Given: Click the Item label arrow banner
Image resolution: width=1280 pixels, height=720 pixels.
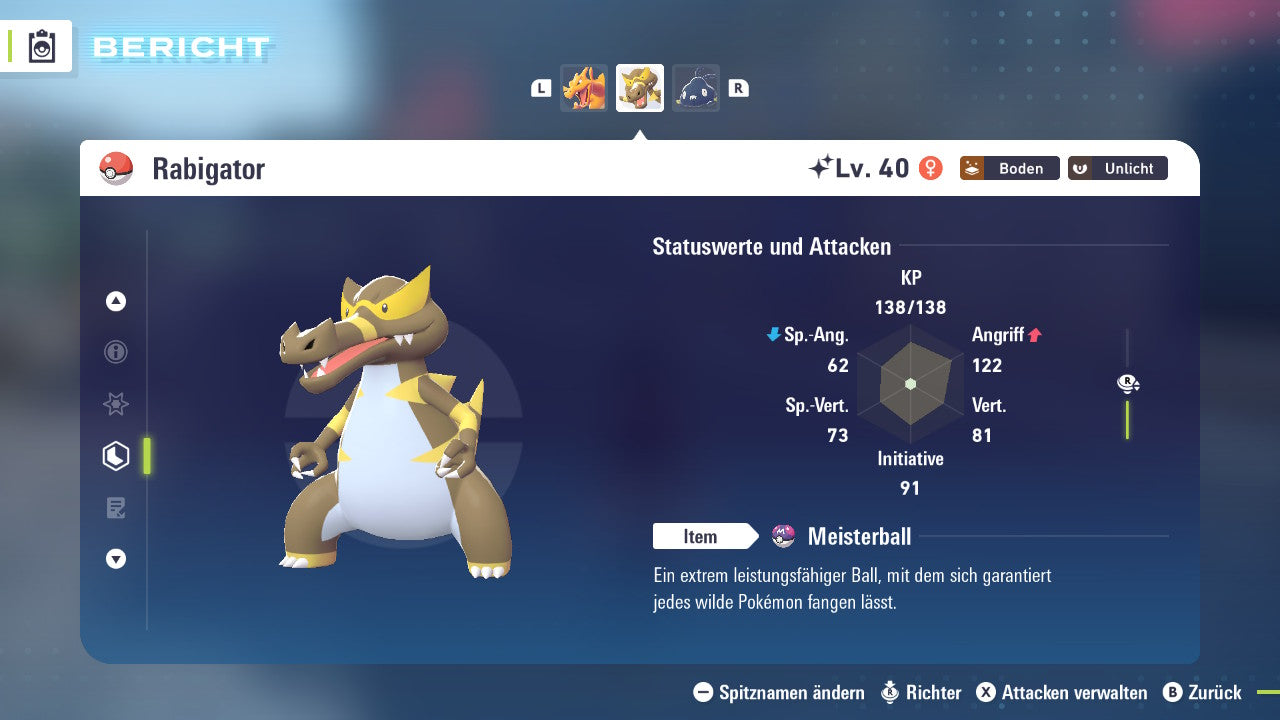Looking at the screenshot, I should (x=706, y=536).
